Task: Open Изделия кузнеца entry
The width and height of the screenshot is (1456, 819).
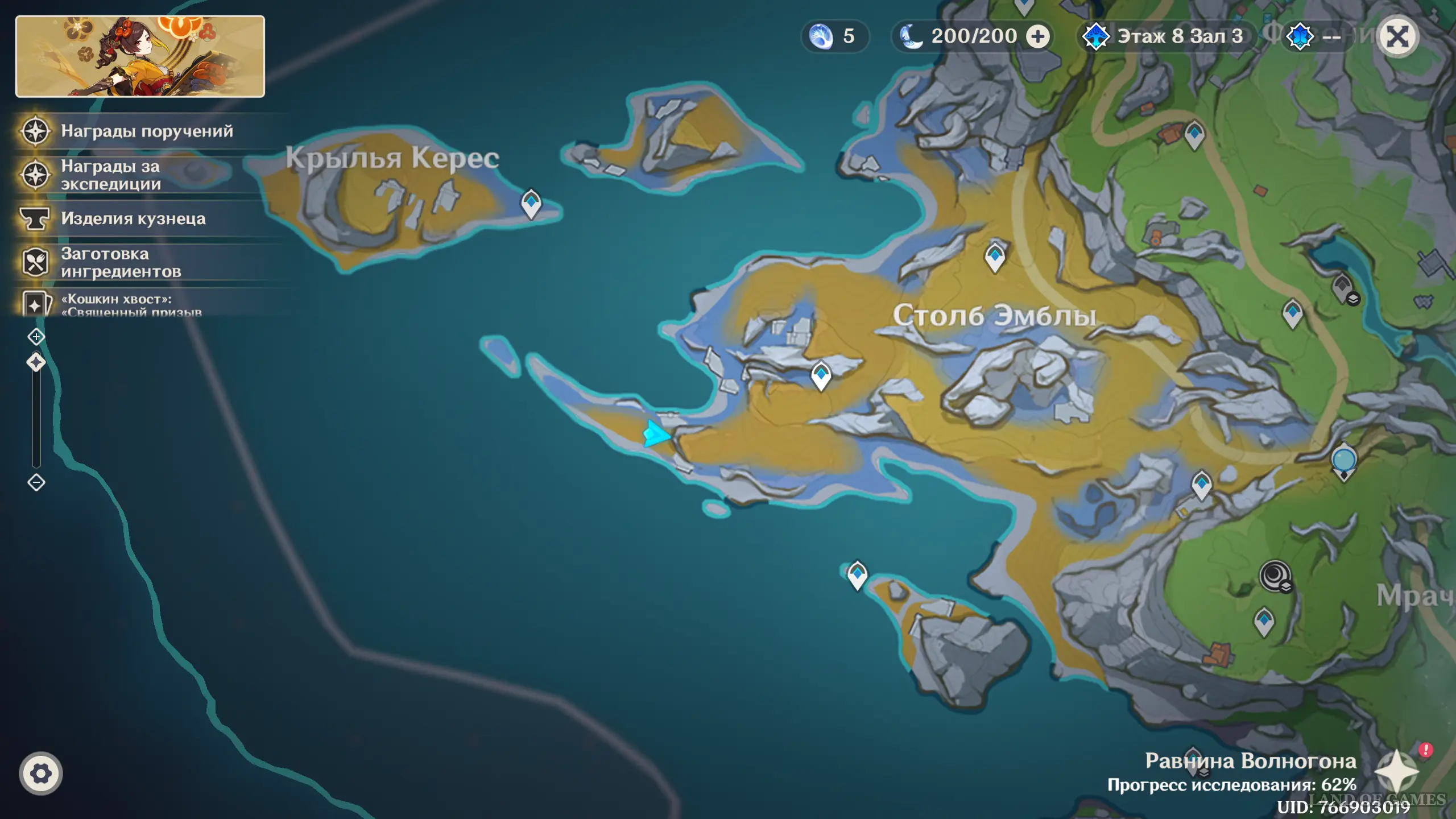Action: (x=133, y=219)
